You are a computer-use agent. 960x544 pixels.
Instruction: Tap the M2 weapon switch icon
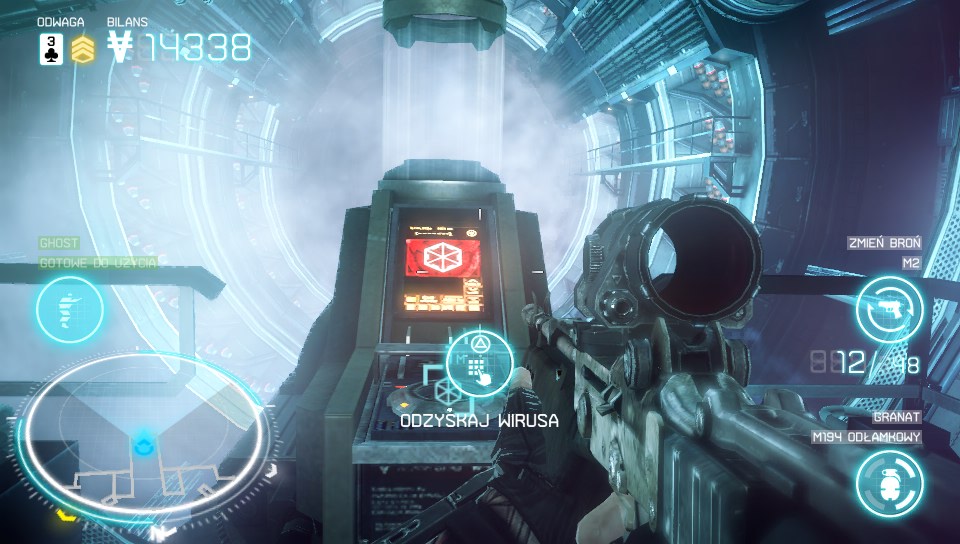click(889, 309)
